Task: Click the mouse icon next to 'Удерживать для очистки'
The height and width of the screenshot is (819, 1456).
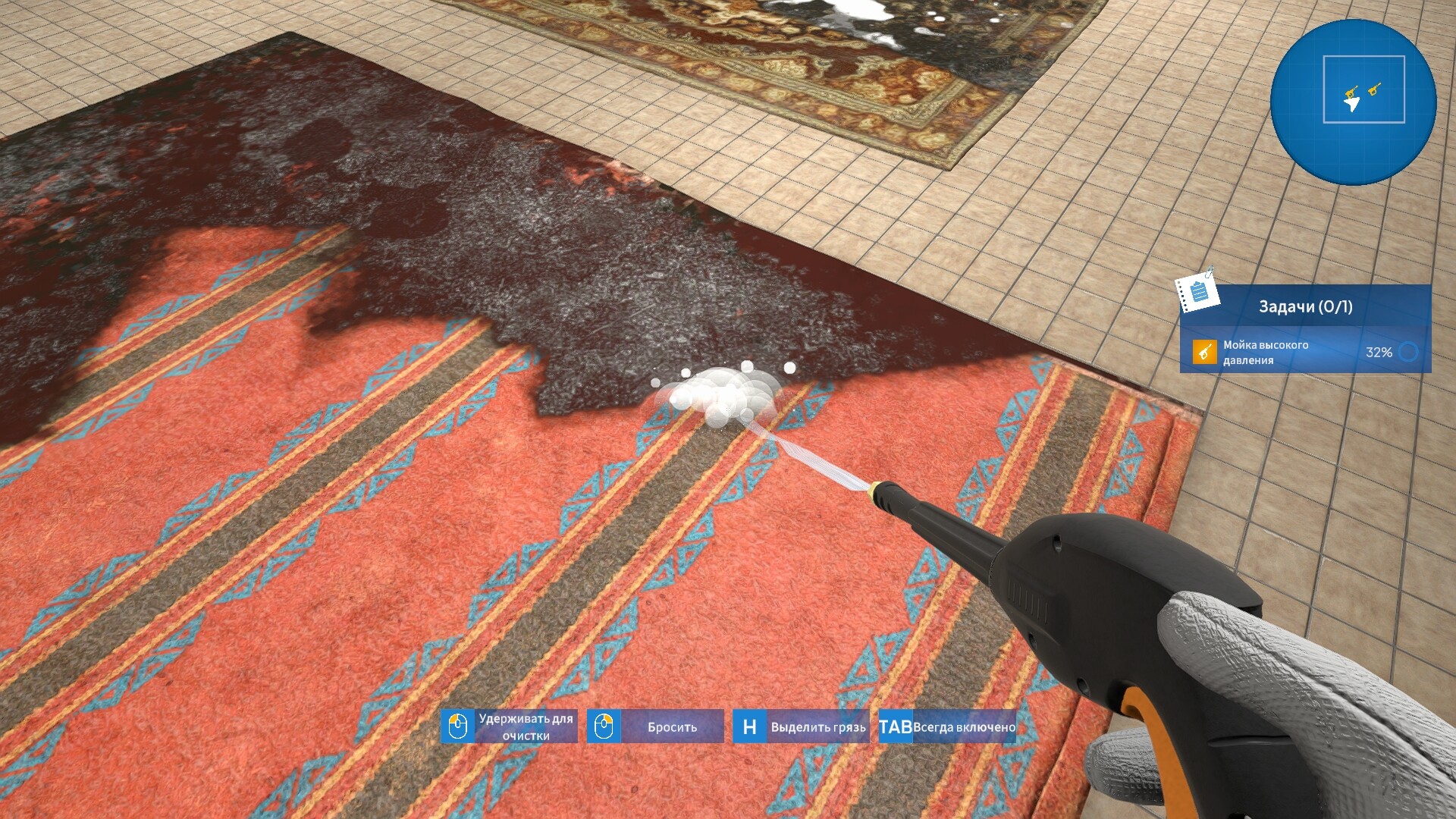Action: click(457, 726)
